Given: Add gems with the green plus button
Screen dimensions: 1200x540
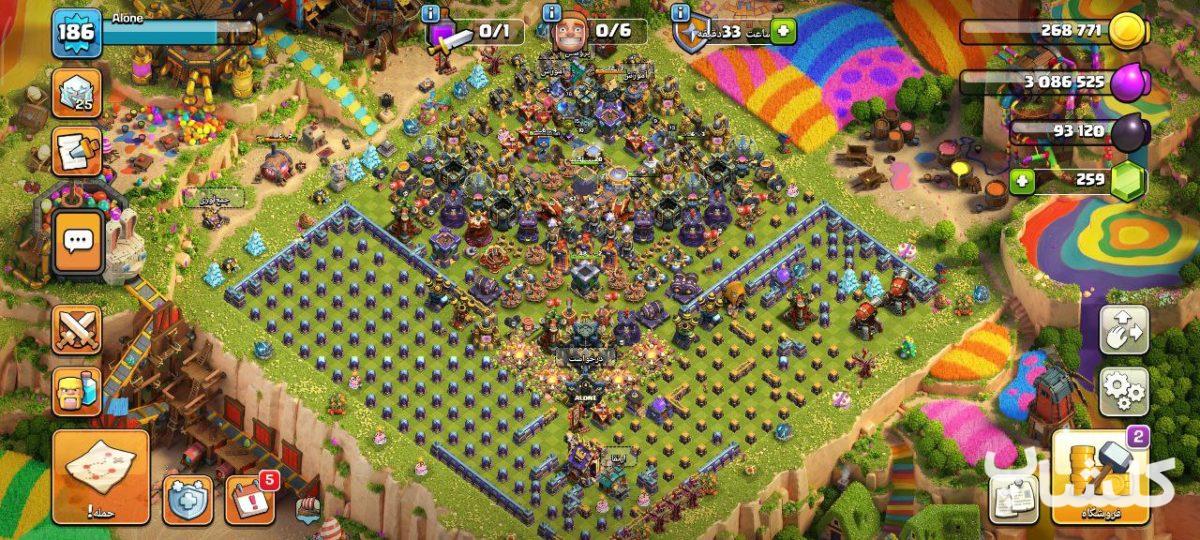Looking at the screenshot, I should pos(1022,181).
